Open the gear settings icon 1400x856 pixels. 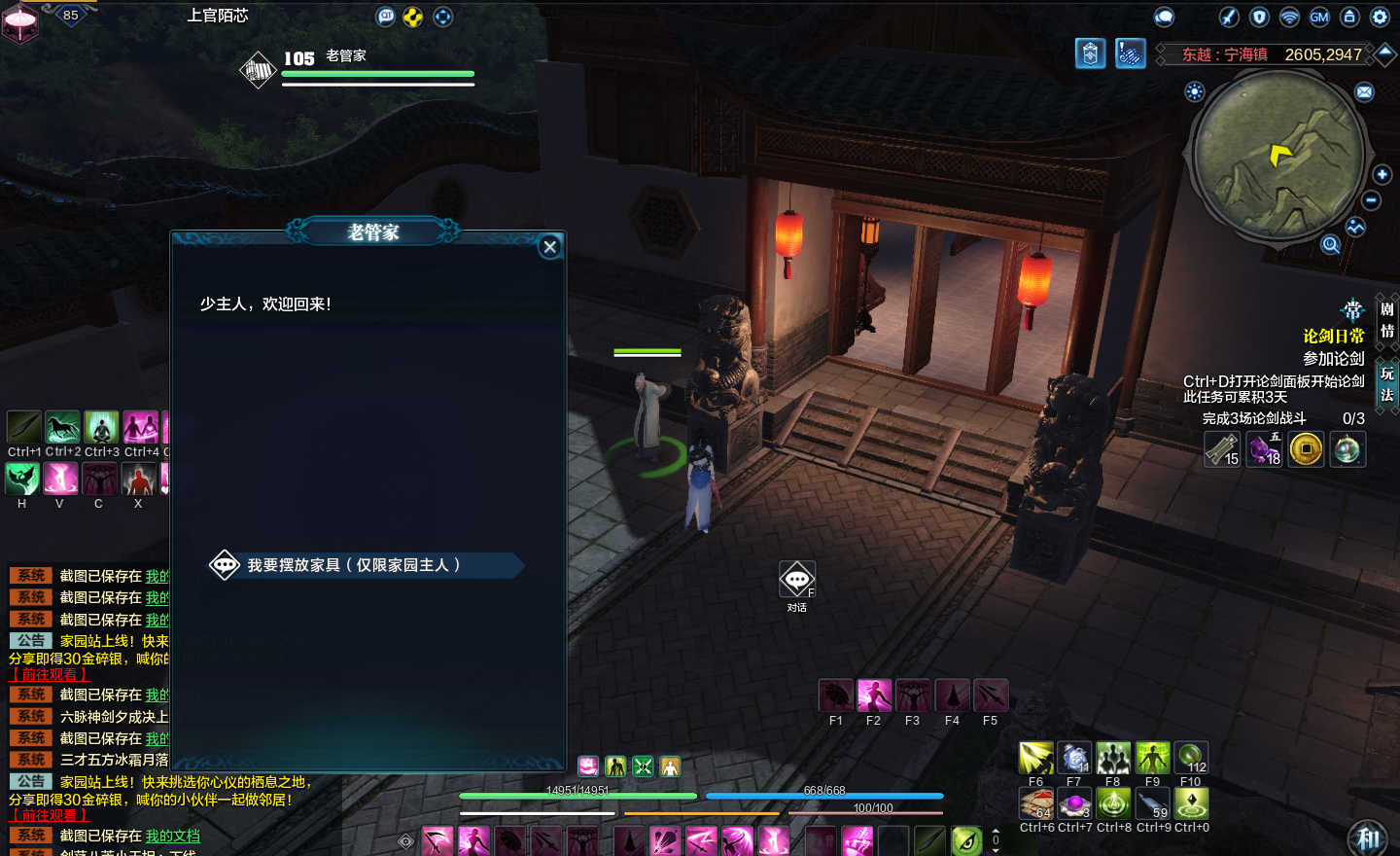click(x=1380, y=17)
